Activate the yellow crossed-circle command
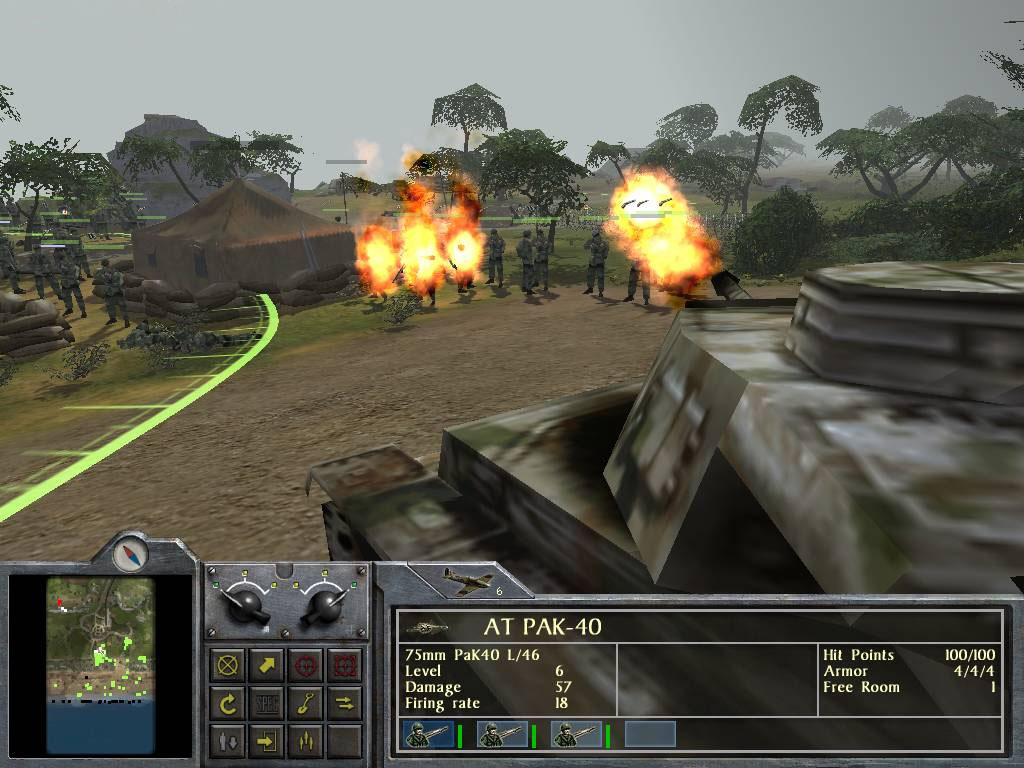 pos(229,665)
